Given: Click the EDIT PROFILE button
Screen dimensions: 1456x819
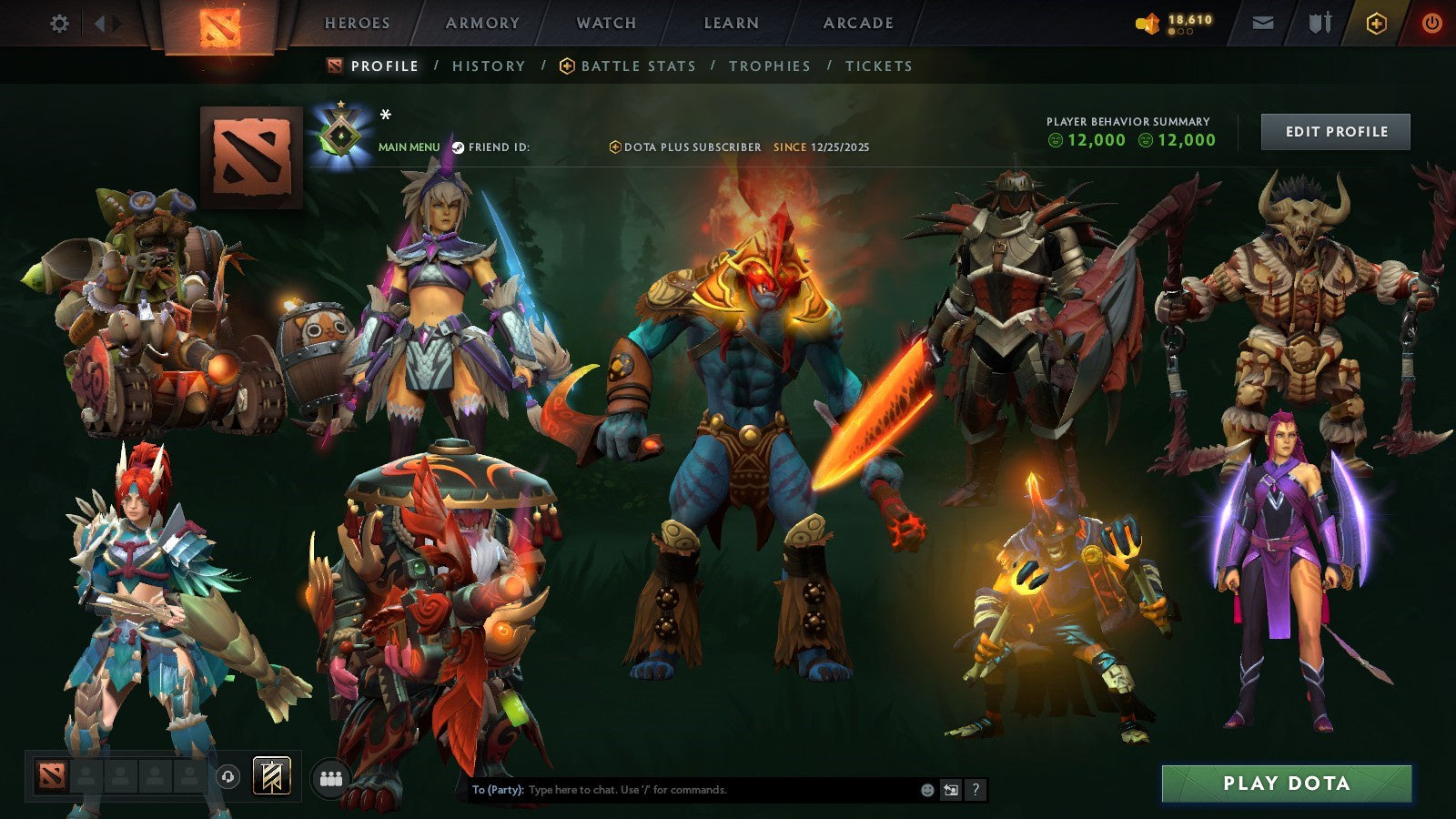Looking at the screenshot, I should click(x=1335, y=131).
